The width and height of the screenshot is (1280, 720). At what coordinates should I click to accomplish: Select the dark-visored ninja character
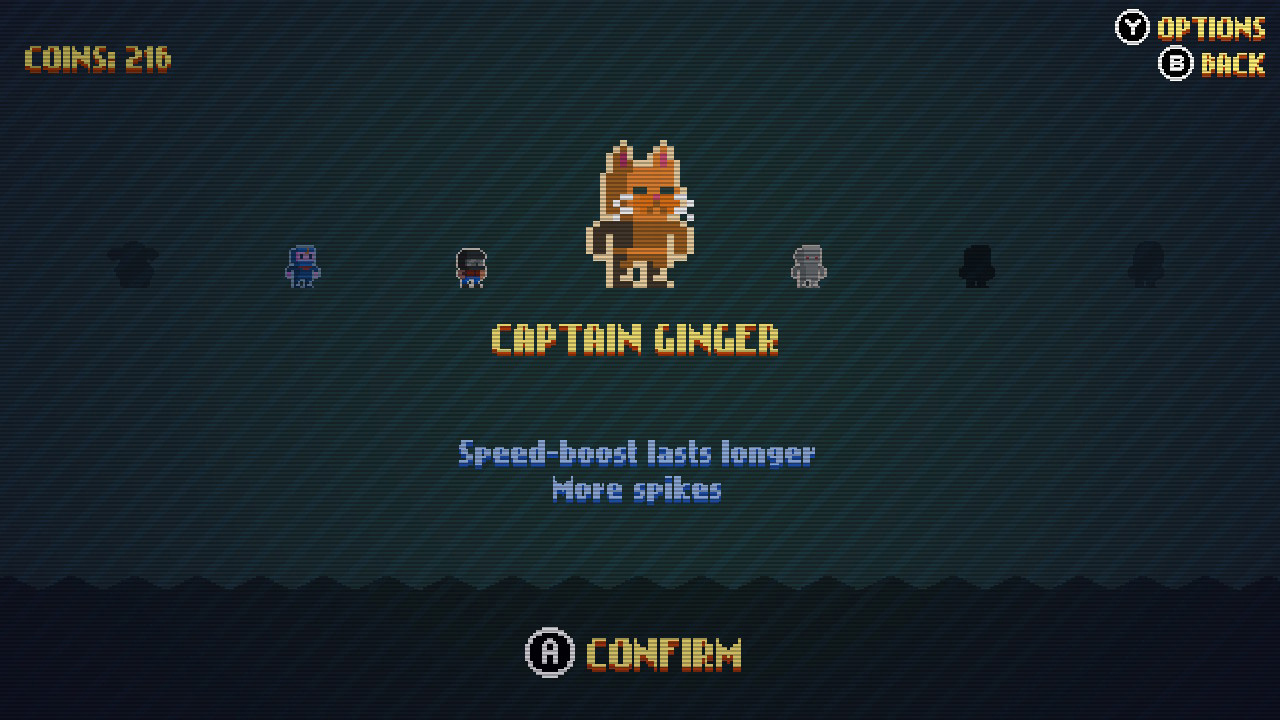pos(469,267)
